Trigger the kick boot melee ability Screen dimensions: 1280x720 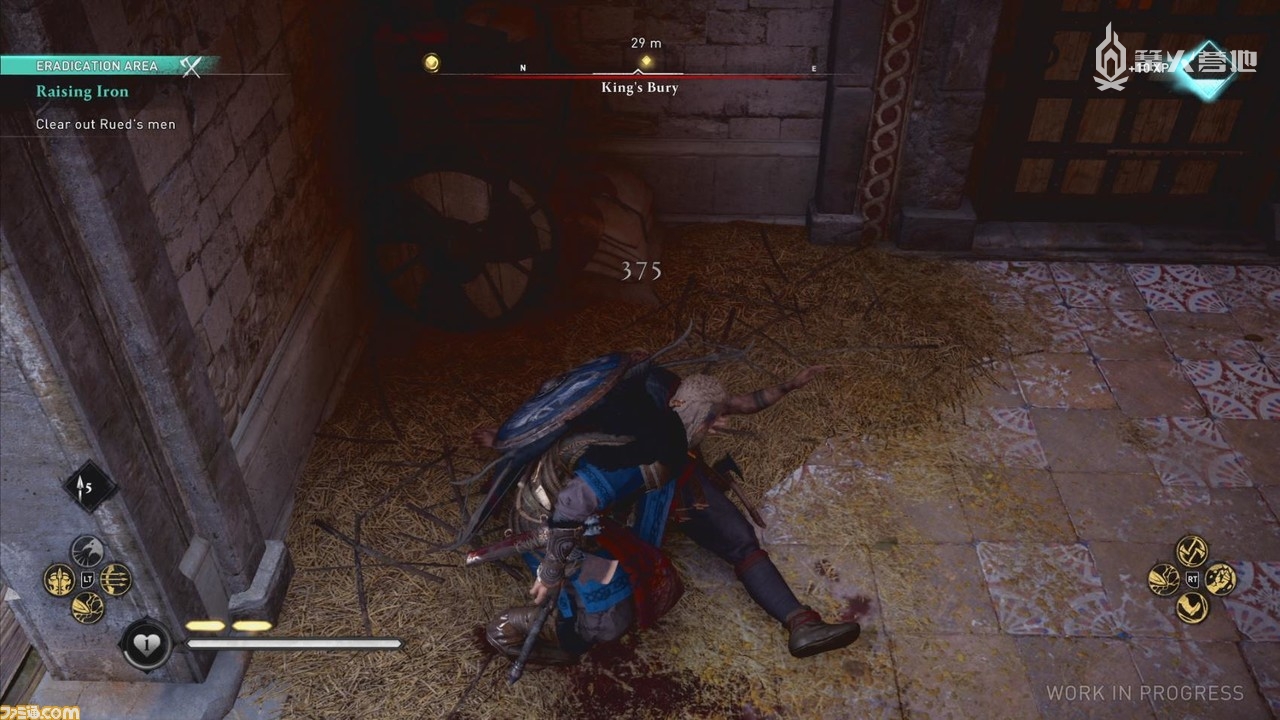point(1192,607)
